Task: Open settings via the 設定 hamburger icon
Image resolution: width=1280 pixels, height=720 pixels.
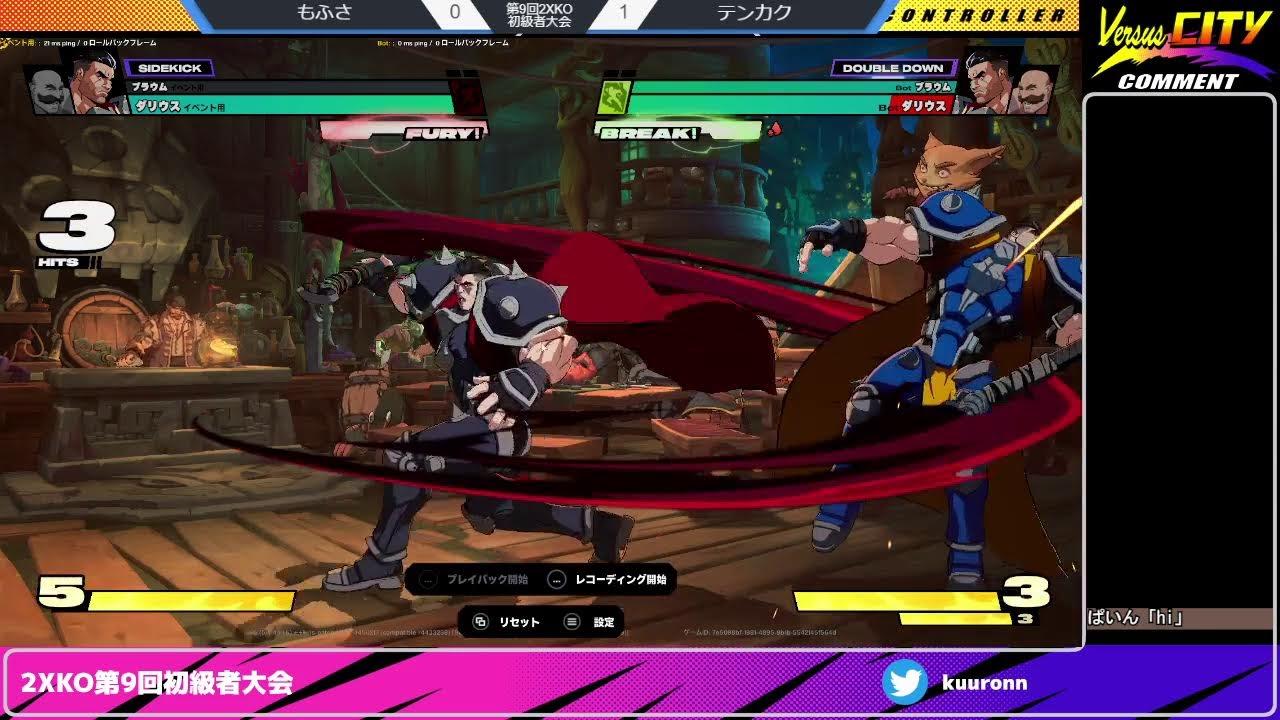Action: (569, 621)
